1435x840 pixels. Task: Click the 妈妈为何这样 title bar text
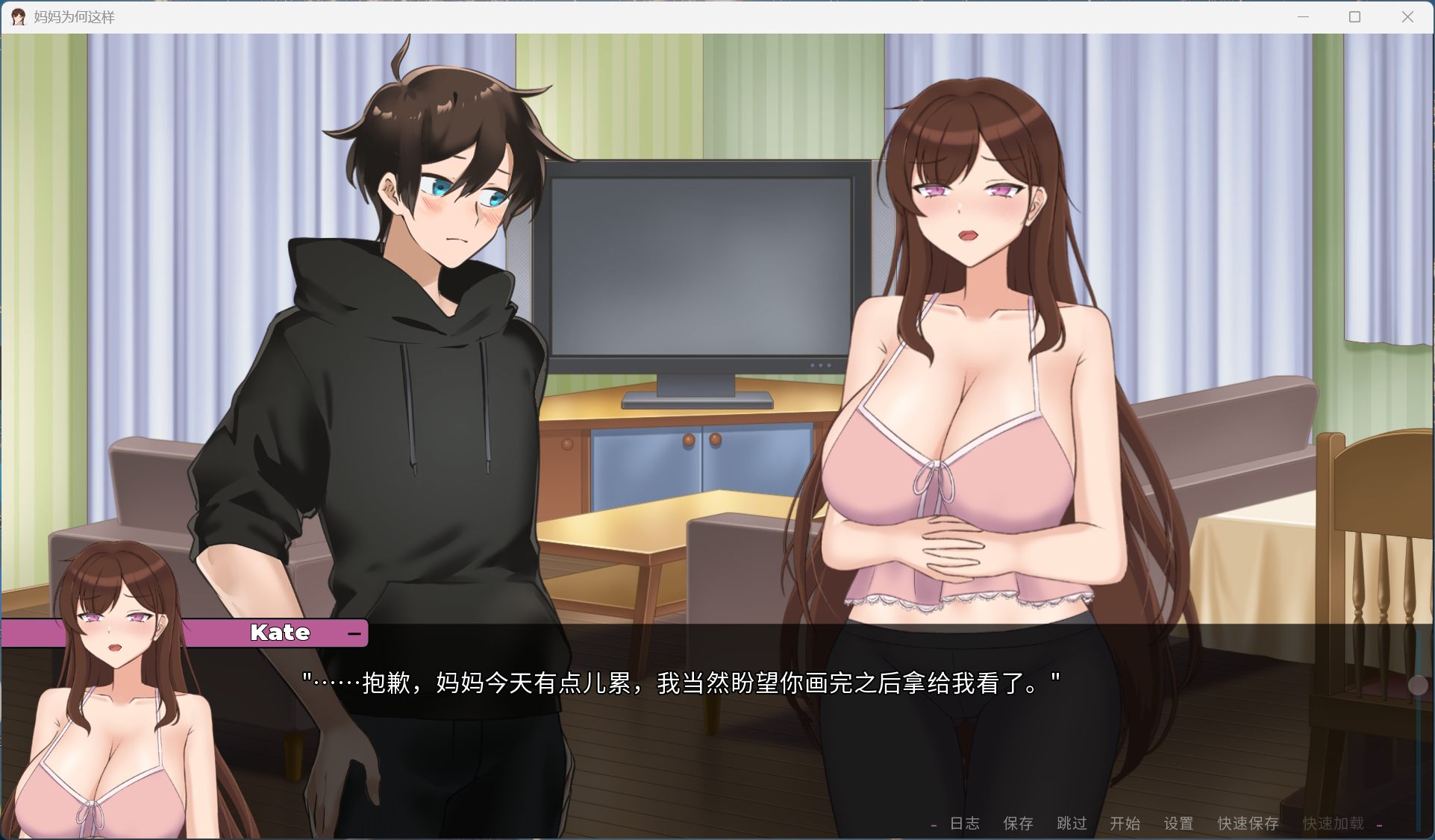point(74,16)
